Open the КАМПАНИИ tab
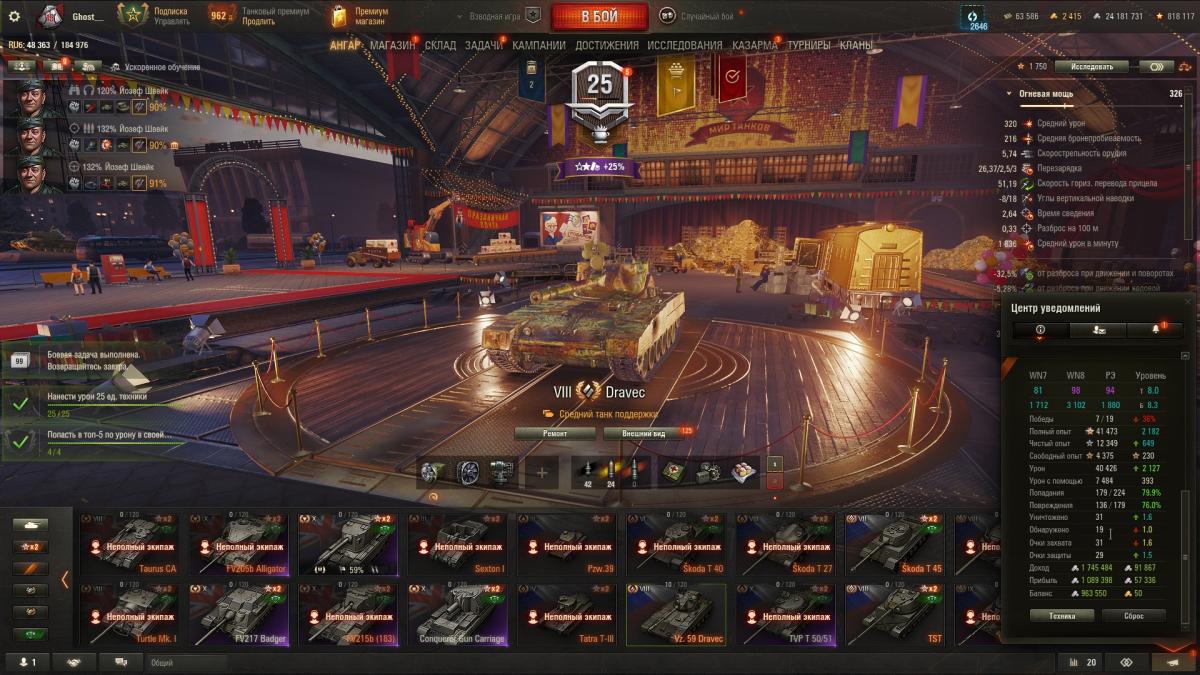The height and width of the screenshot is (675, 1200). pos(539,45)
